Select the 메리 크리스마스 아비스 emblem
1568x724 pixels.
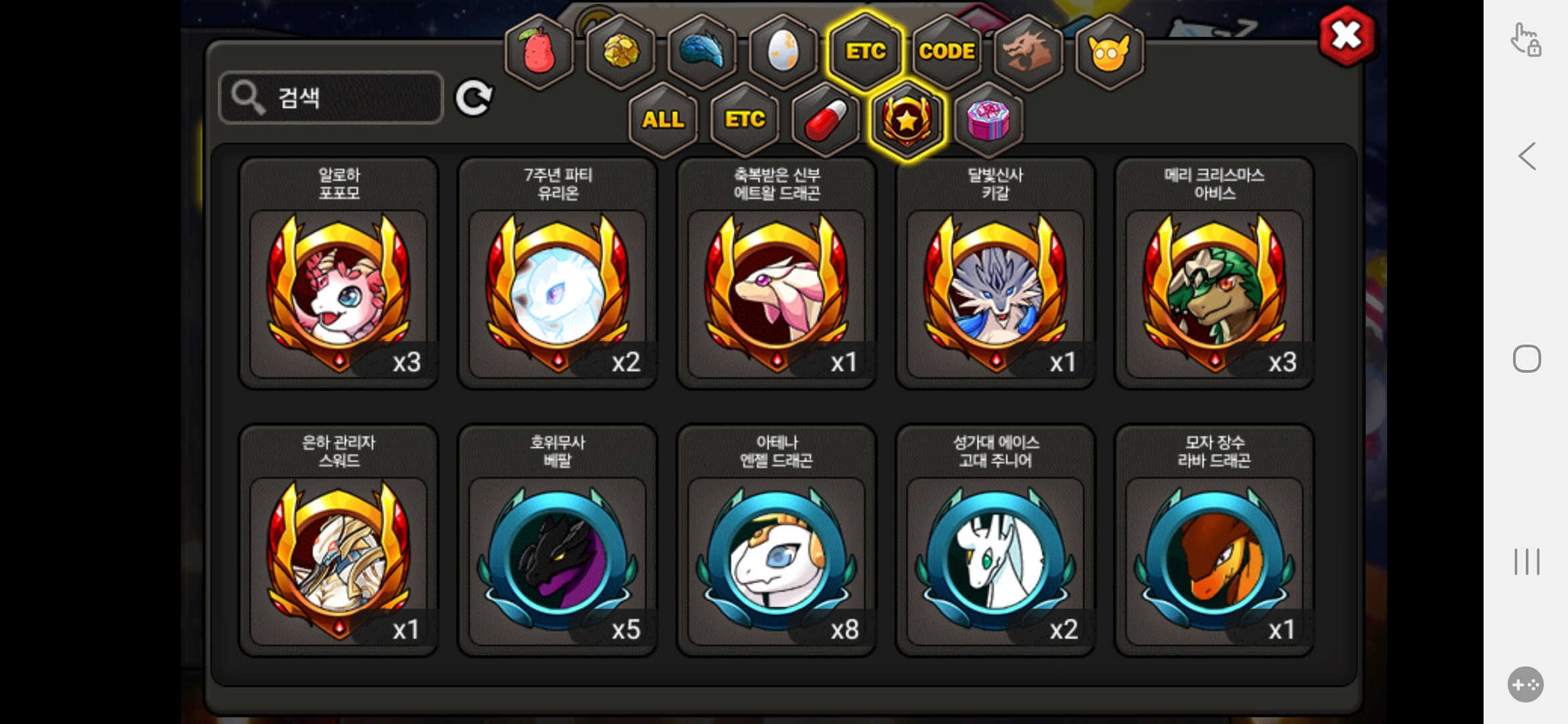coord(1214,274)
